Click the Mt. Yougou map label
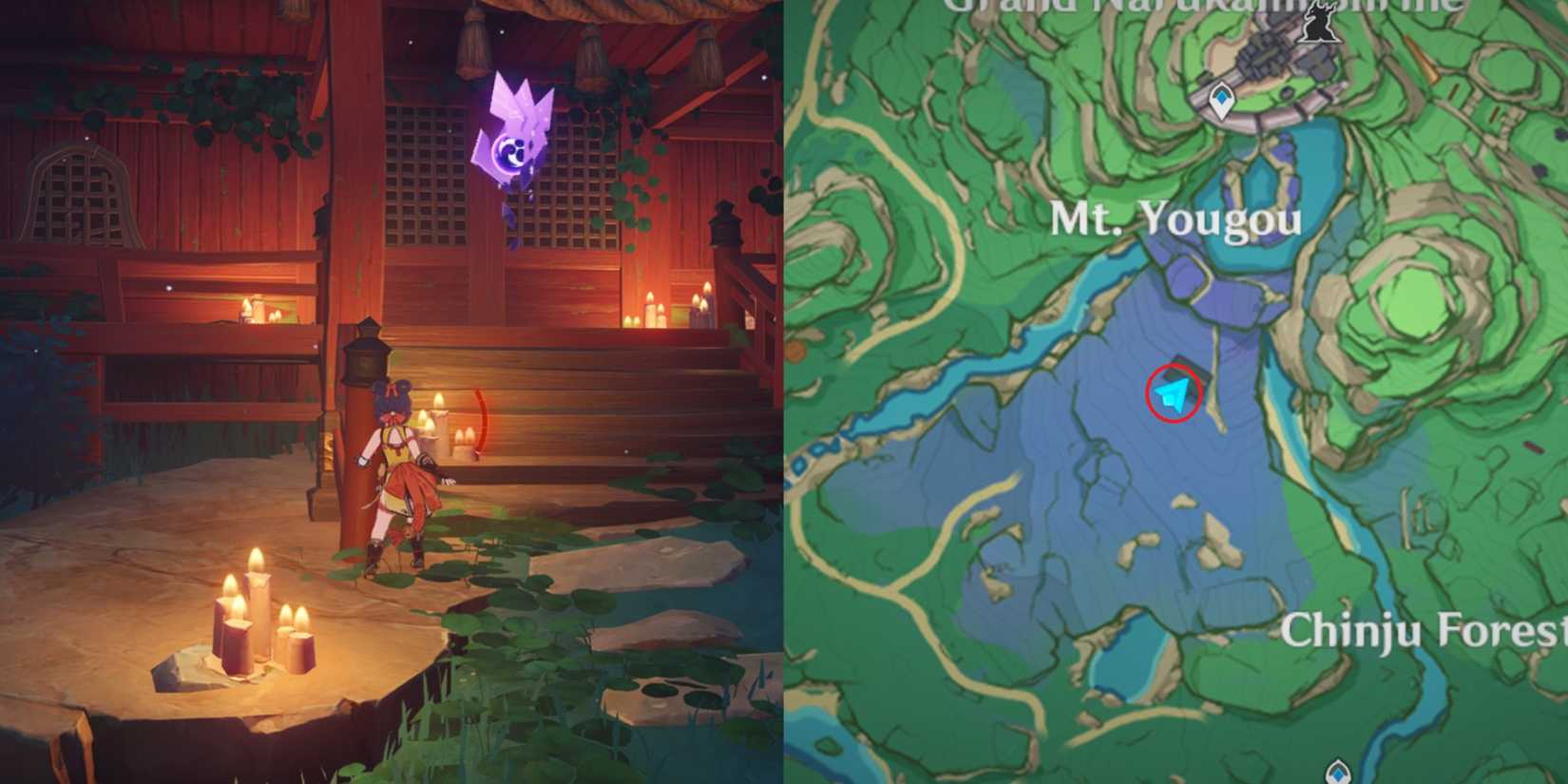 [1176, 220]
